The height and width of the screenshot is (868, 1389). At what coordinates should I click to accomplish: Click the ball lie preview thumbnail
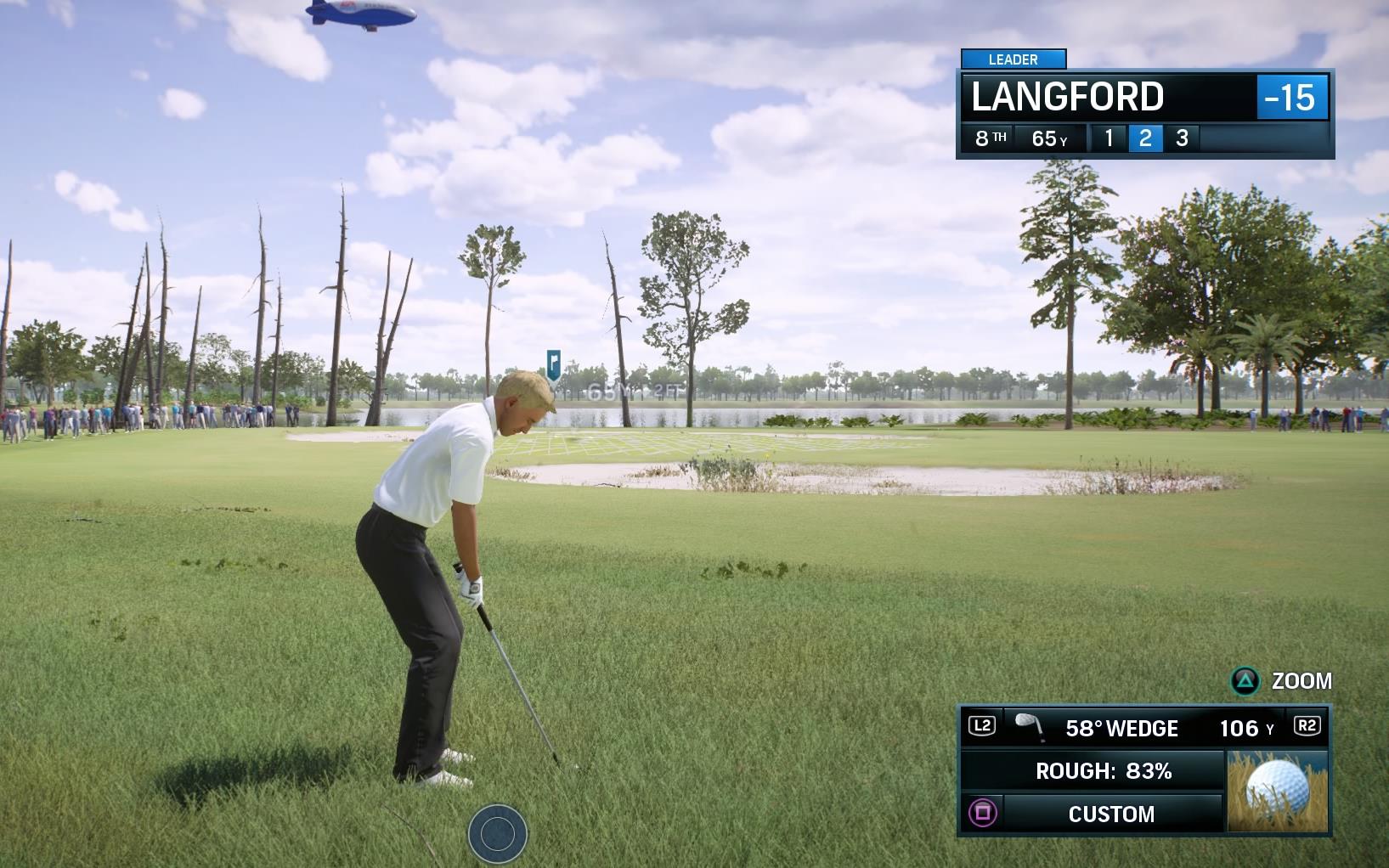1277,791
